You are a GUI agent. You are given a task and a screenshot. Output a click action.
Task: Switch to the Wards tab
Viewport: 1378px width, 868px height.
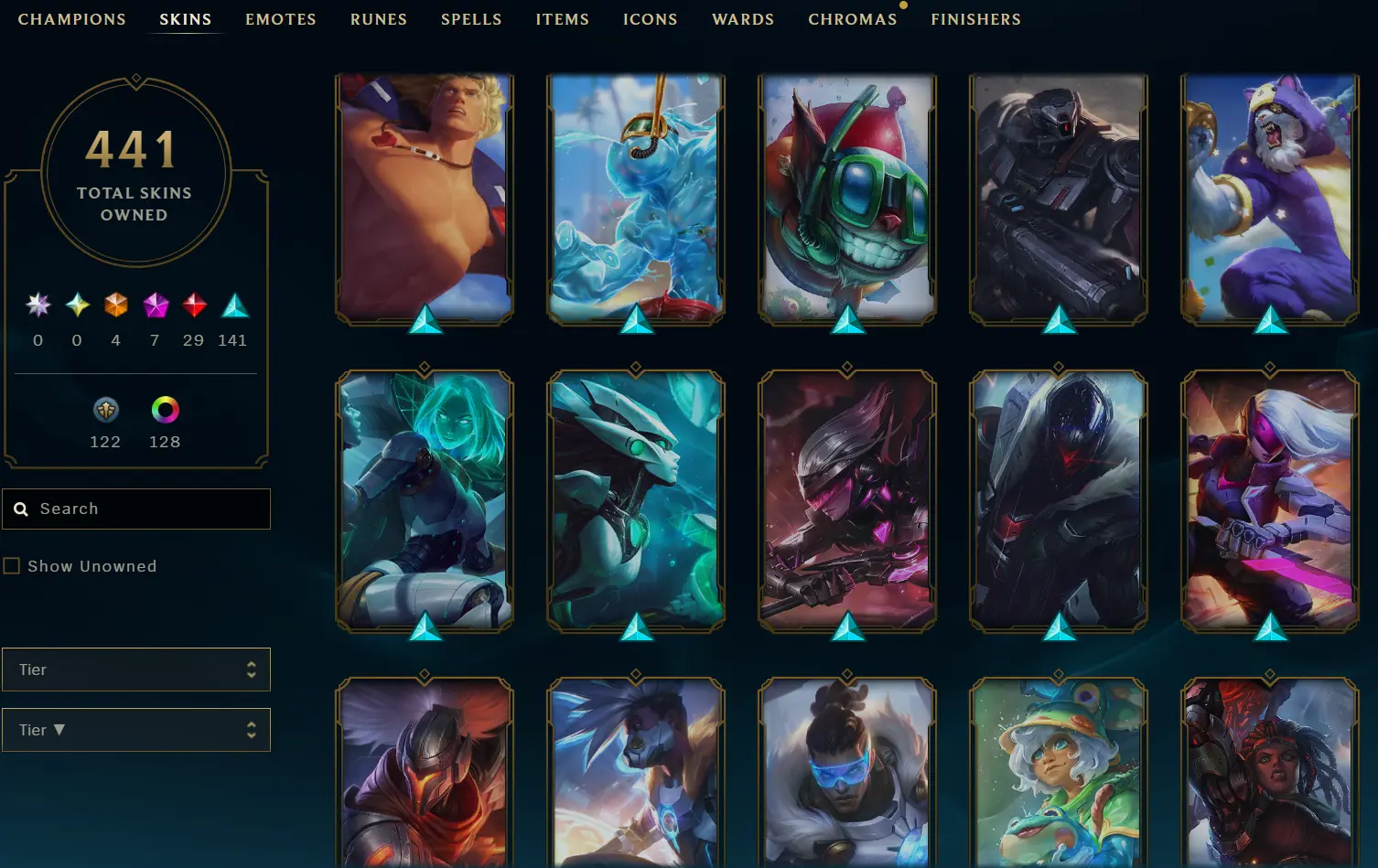(743, 19)
